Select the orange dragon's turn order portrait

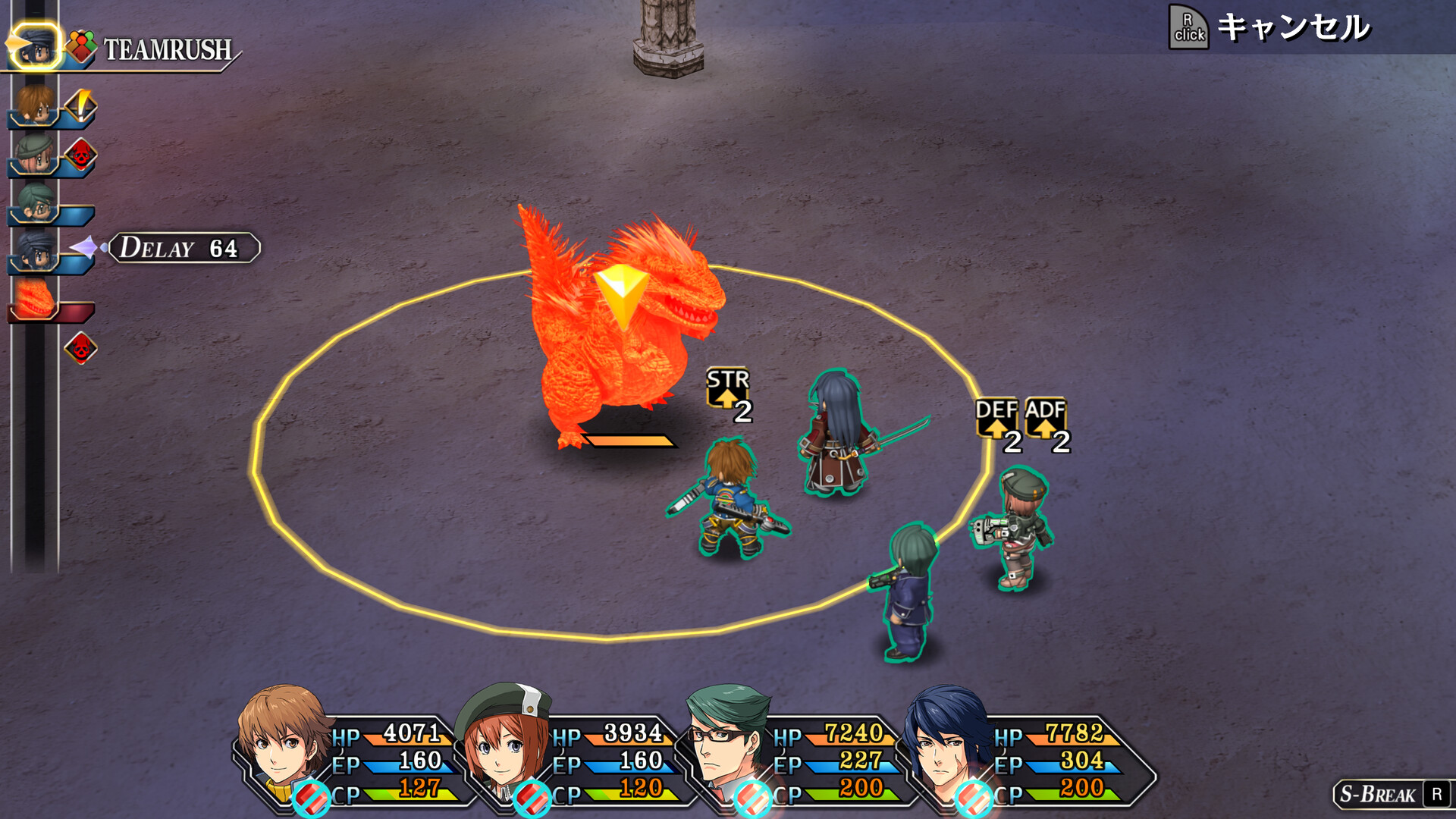coord(35,298)
